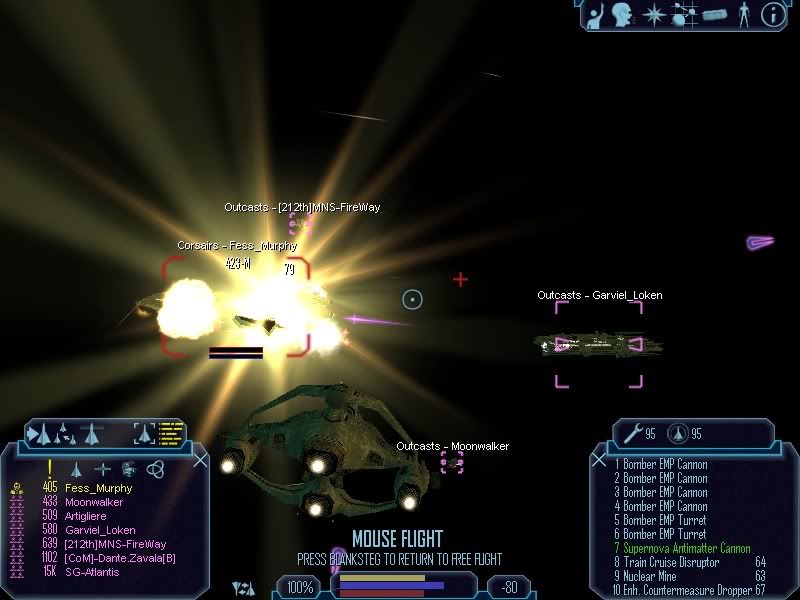Screen dimensions: 800x600
Task: Open the talking head chat icon
Action: pos(622,14)
